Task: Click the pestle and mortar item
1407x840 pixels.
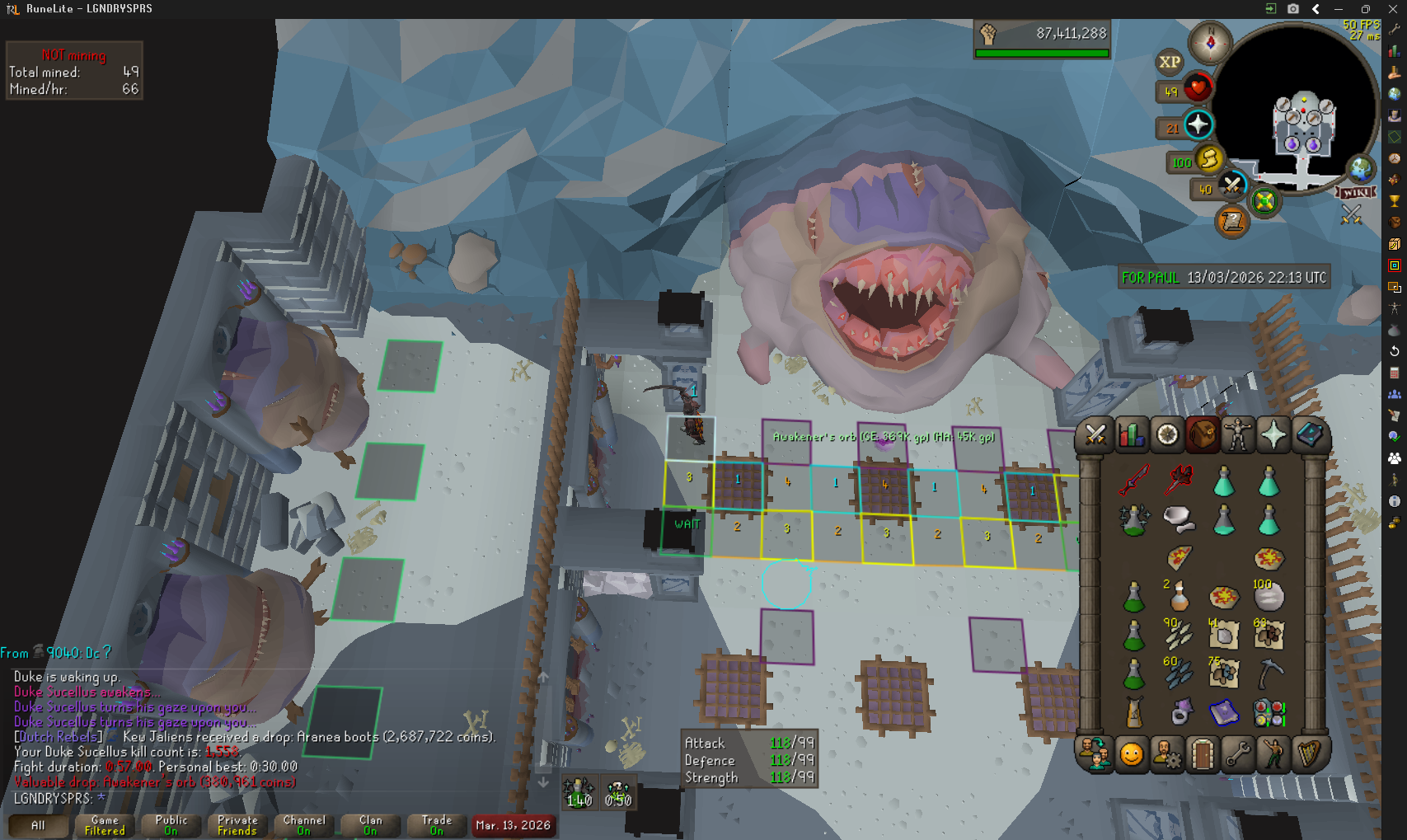Action: click(1180, 519)
